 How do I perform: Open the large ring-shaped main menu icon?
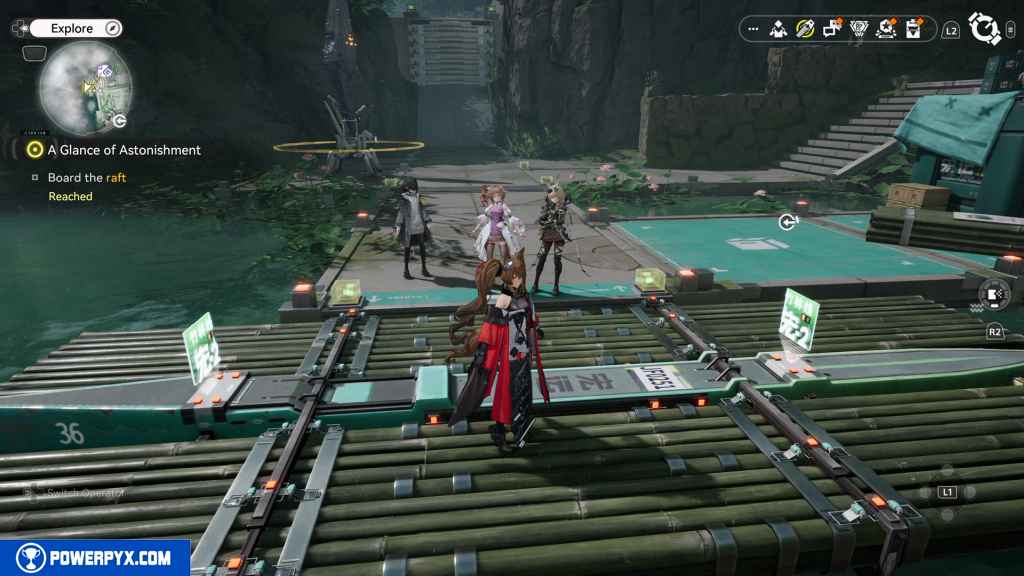[x=985, y=29]
